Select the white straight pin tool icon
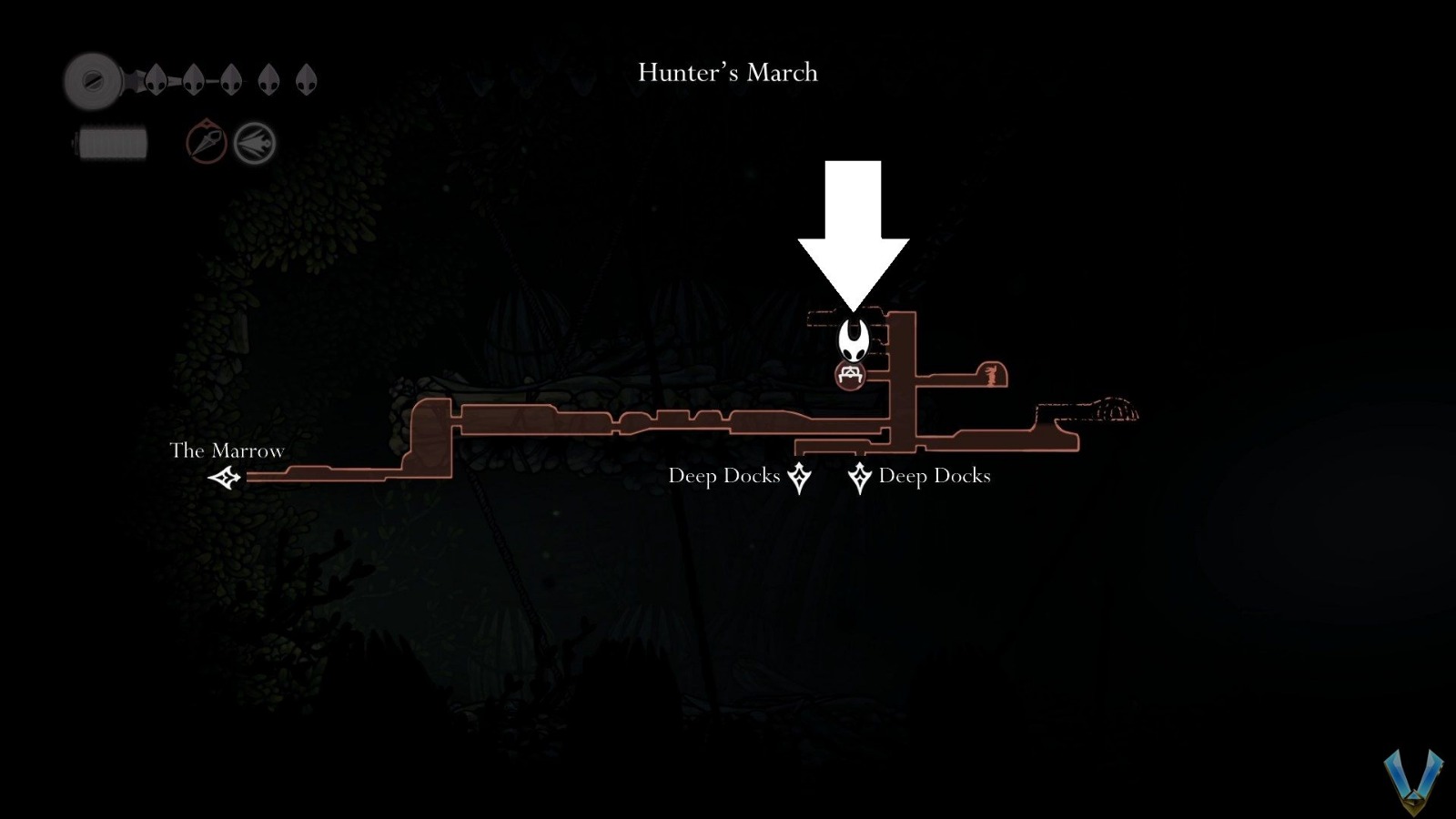1456x819 pixels. point(253,142)
